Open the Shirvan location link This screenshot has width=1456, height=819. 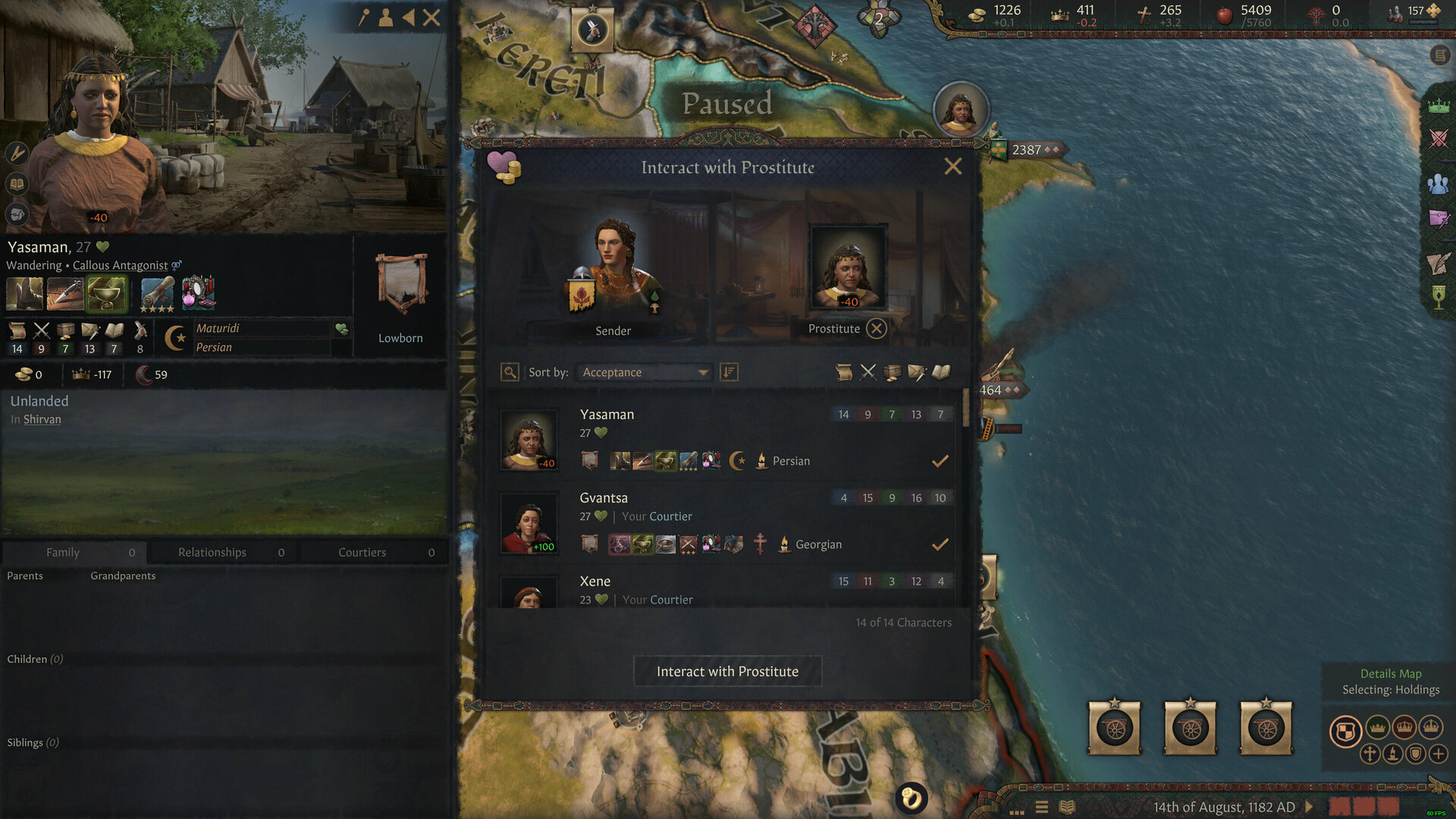point(42,419)
